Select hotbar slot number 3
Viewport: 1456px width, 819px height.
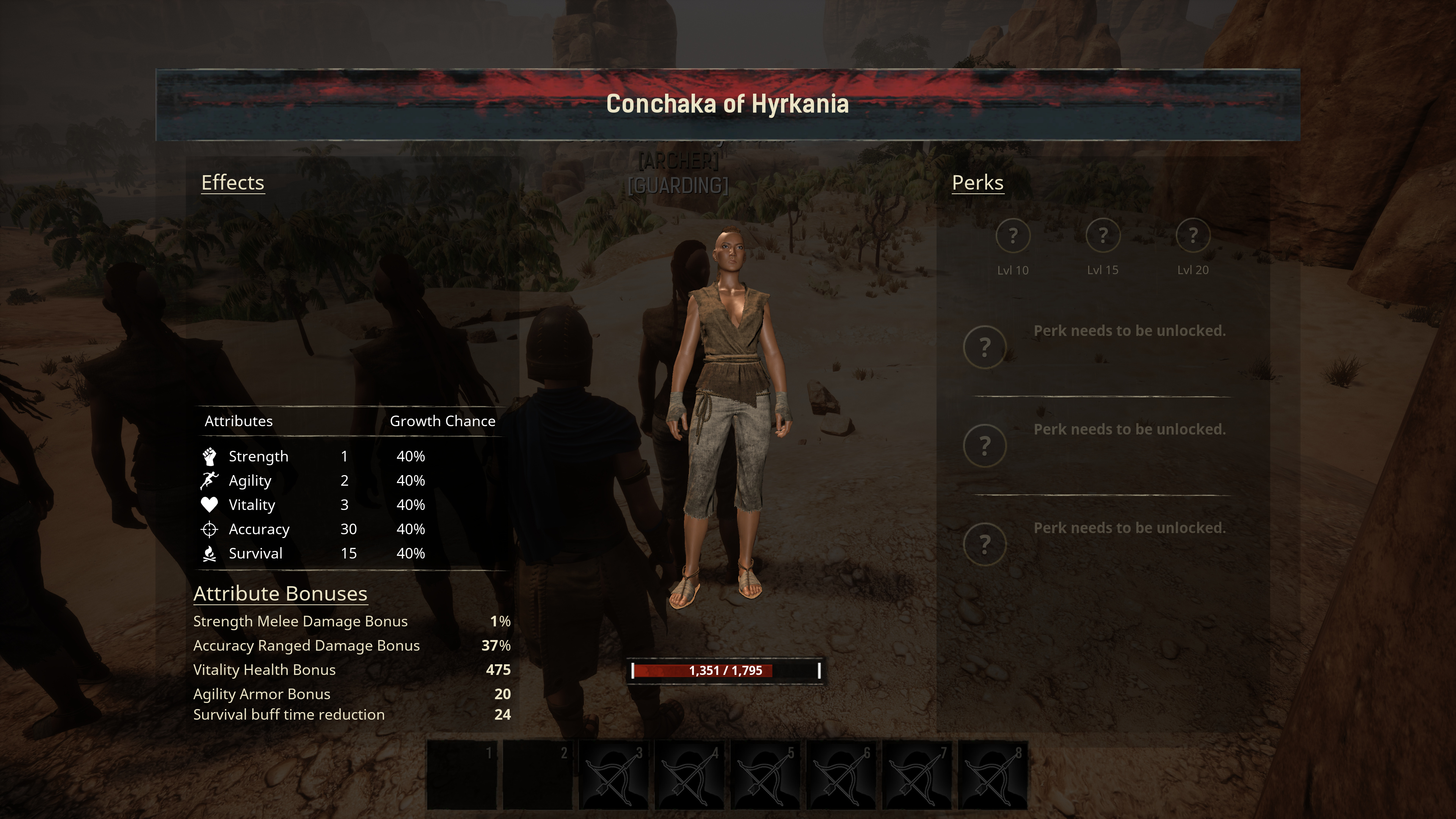pyautogui.click(x=614, y=775)
